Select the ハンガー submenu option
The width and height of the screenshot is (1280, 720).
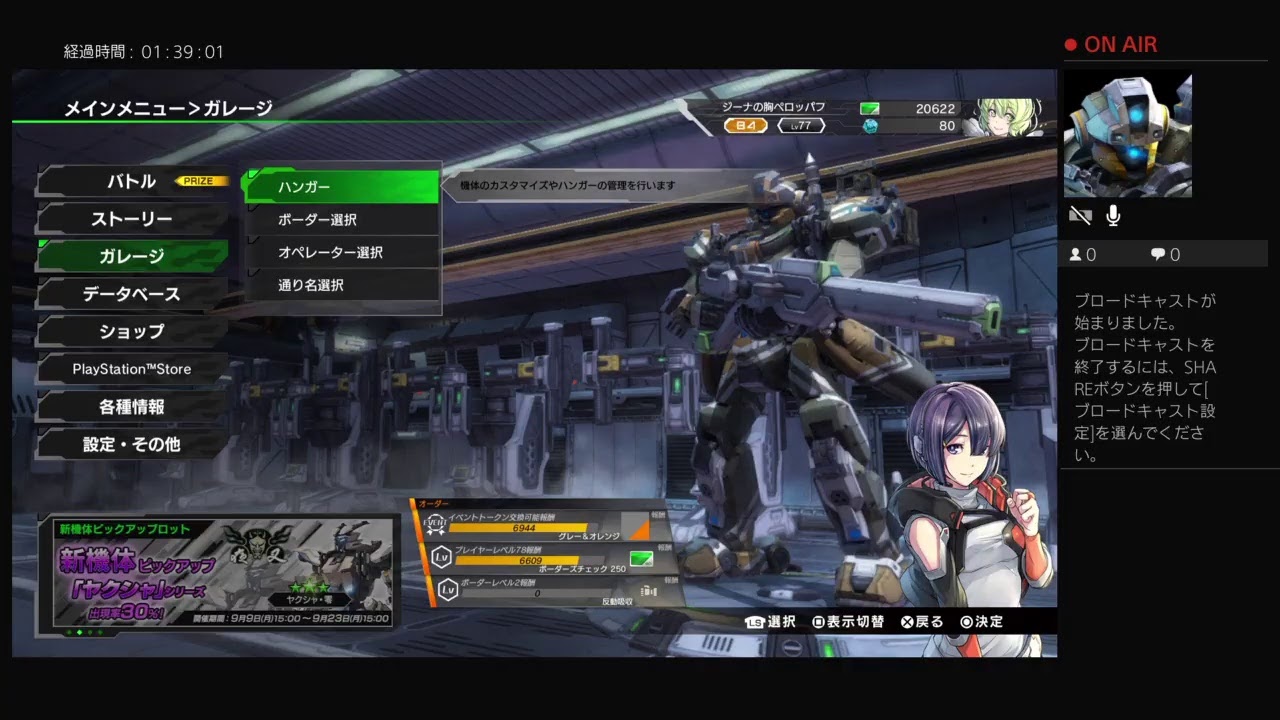point(342,187)
